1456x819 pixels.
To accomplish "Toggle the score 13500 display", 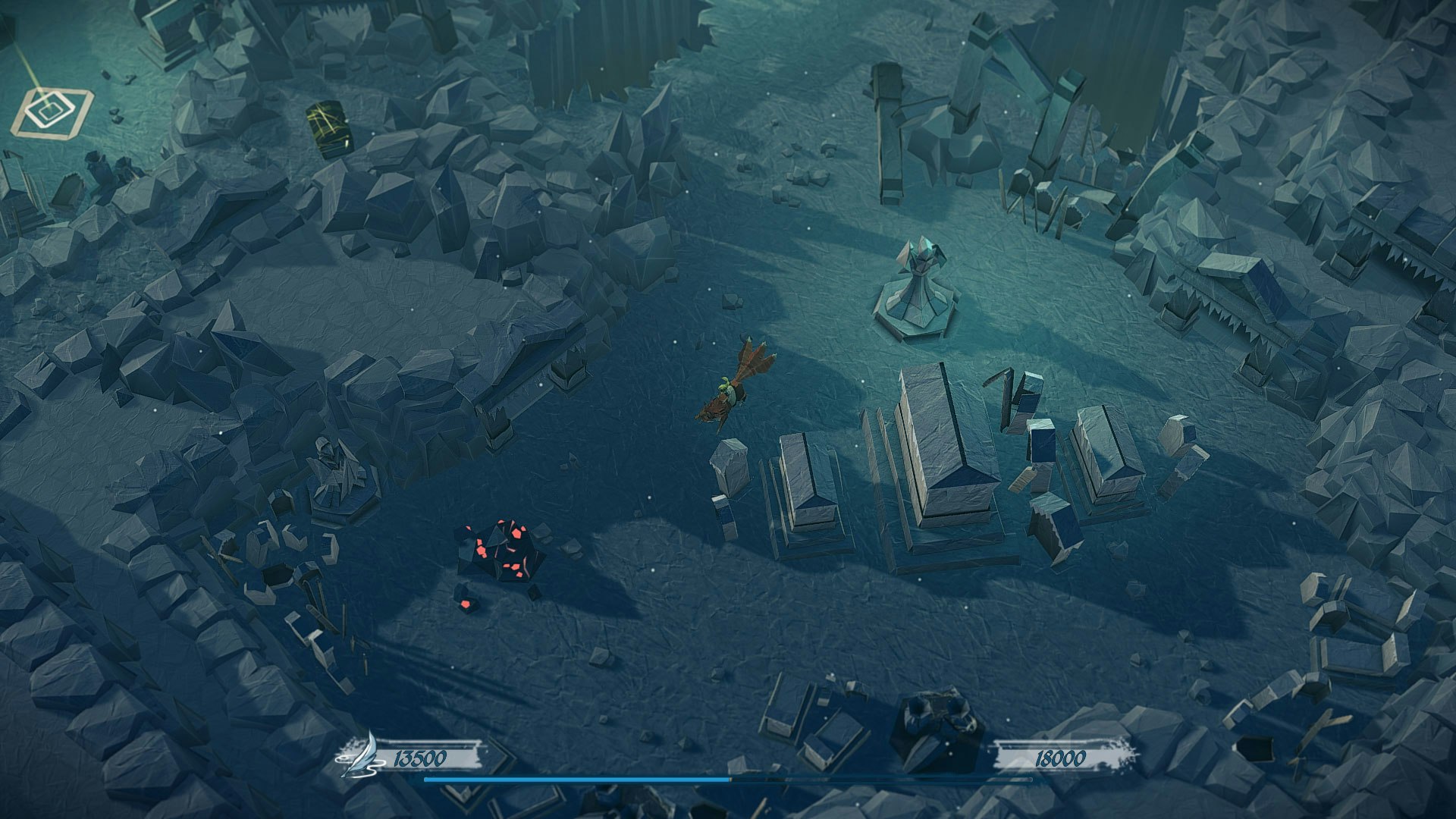I will click(x=422, y=755).
